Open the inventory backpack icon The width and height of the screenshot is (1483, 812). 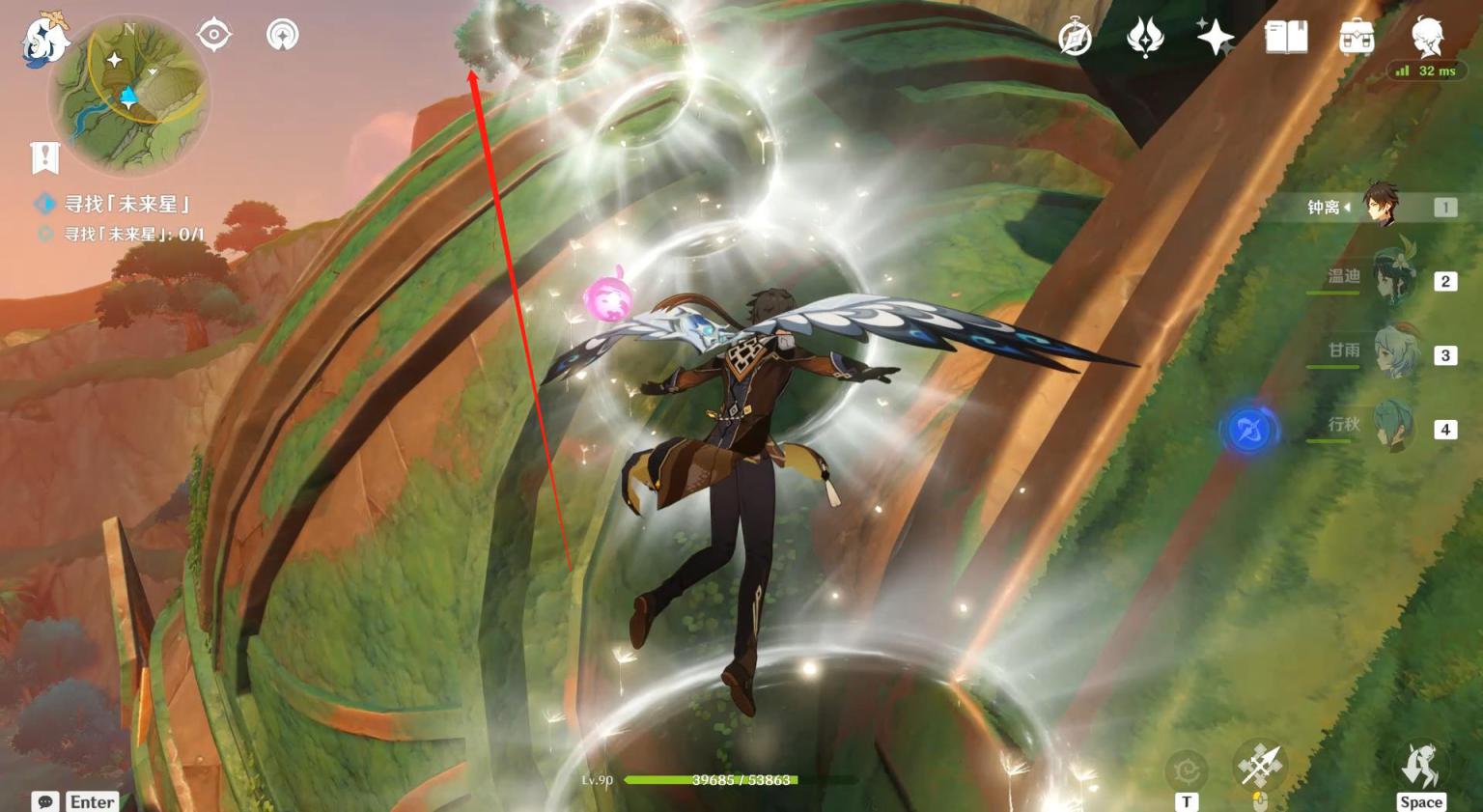coord(1357,39)
